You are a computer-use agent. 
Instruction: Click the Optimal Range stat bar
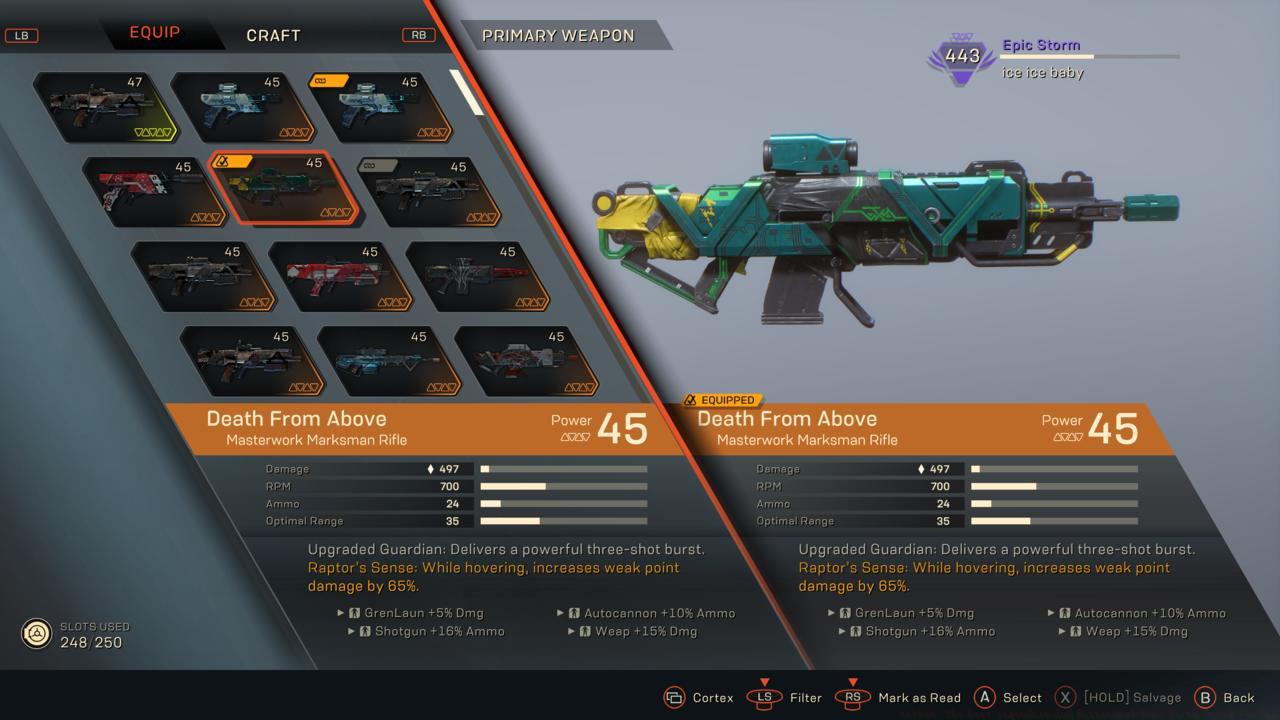pos(563,520)
